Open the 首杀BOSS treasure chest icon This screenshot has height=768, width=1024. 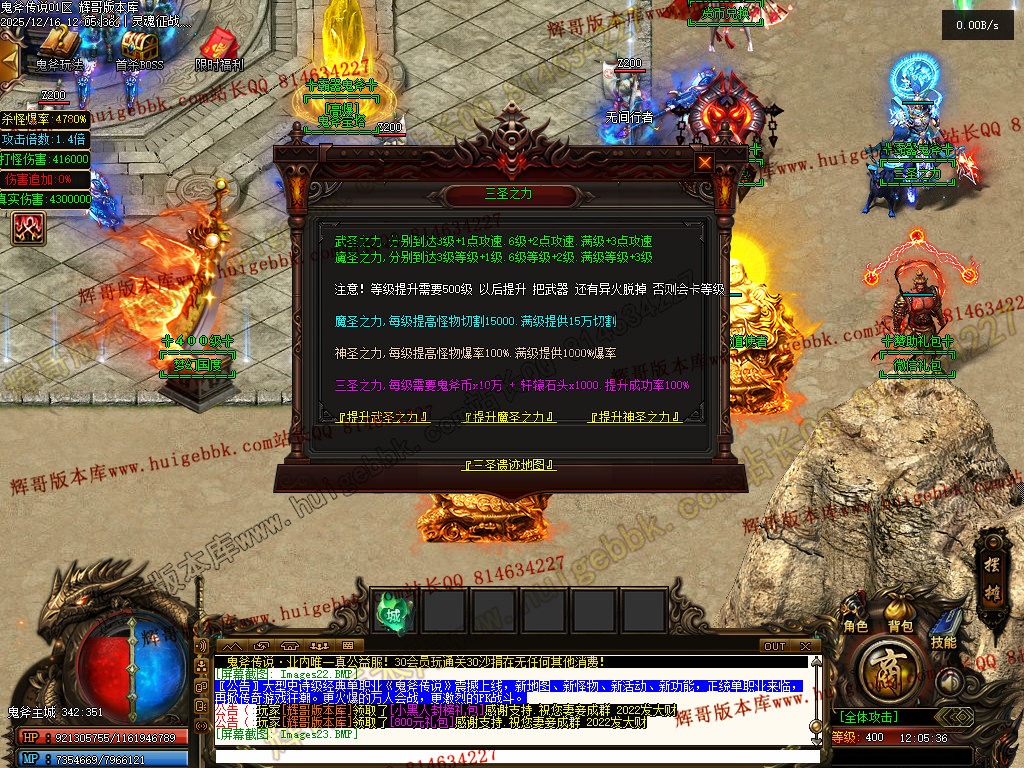[139, 47]
